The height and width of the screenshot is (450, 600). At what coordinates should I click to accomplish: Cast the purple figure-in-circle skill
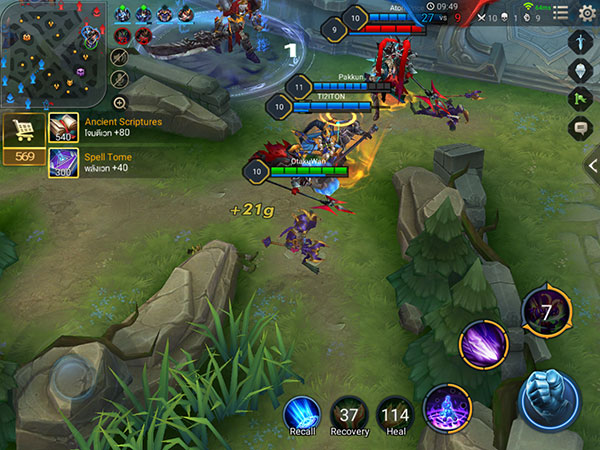[x=446, y=408]
